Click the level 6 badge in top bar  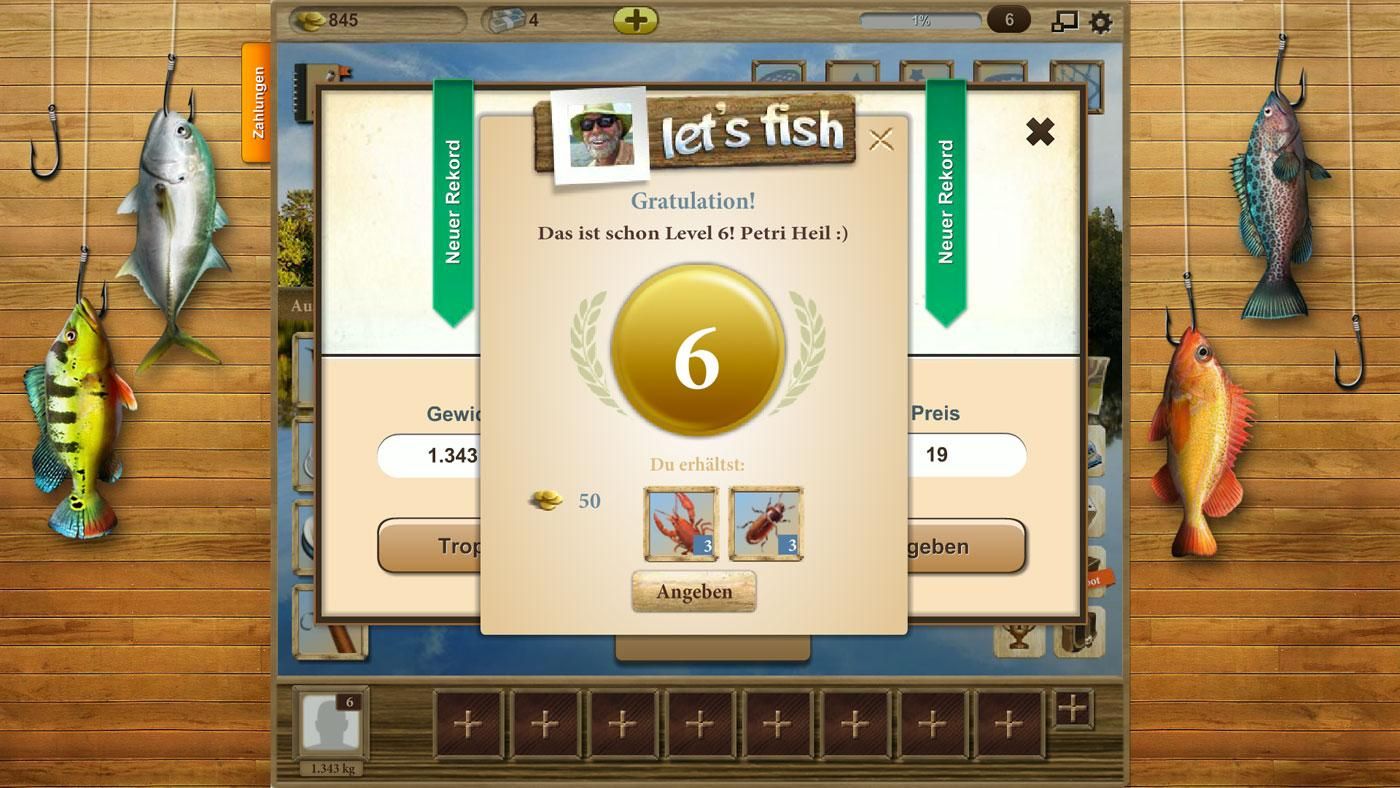tap(1009, 17)
